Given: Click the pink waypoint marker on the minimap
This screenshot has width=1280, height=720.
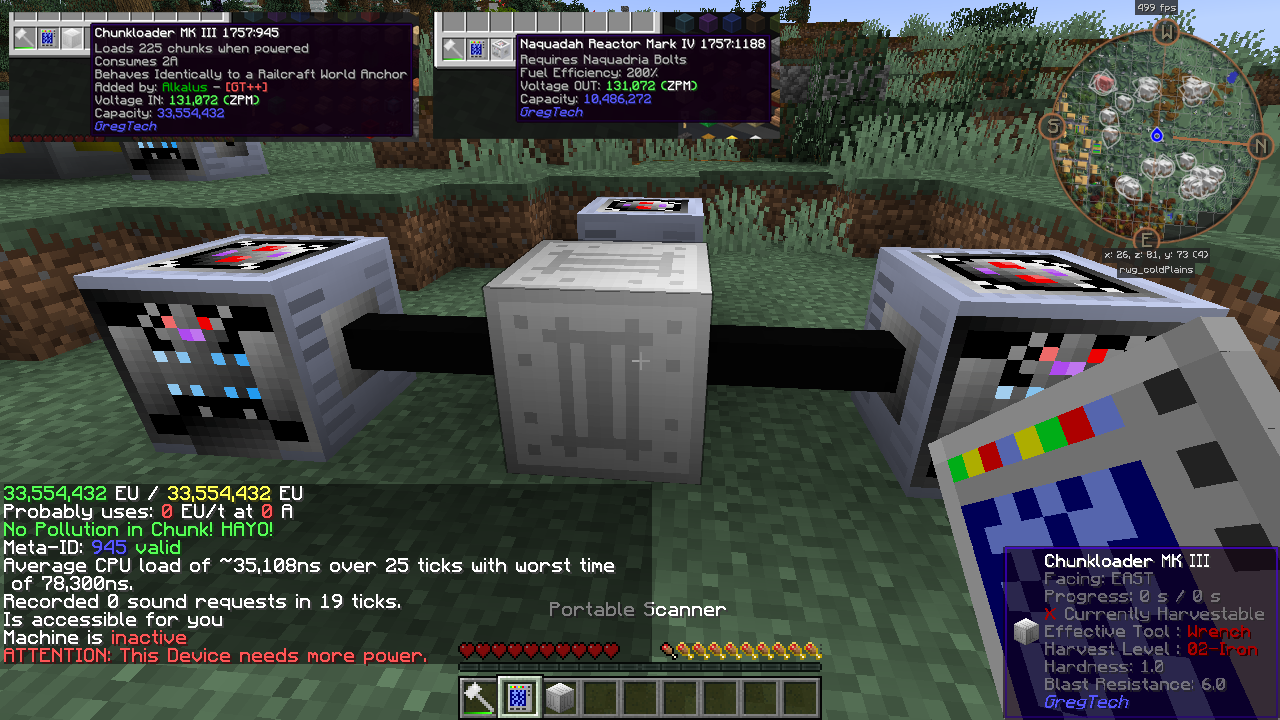Looking at the screenshot, I should [1103, 81].
